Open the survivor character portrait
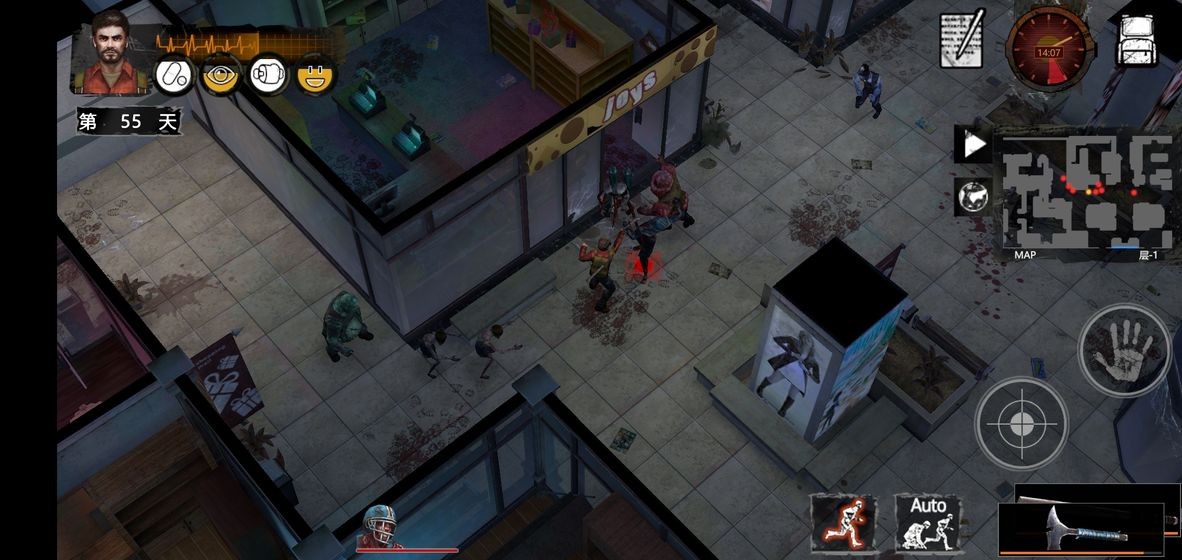1182x560 pixels. [112, 52]
